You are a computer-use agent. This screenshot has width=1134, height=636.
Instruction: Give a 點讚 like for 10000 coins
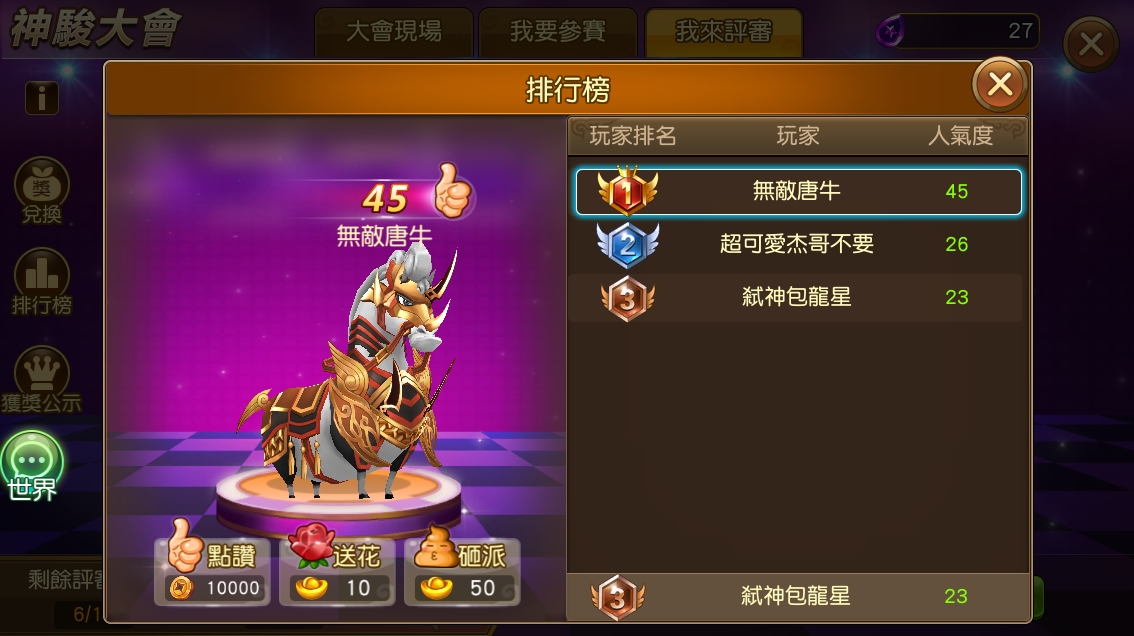point(212,572)
